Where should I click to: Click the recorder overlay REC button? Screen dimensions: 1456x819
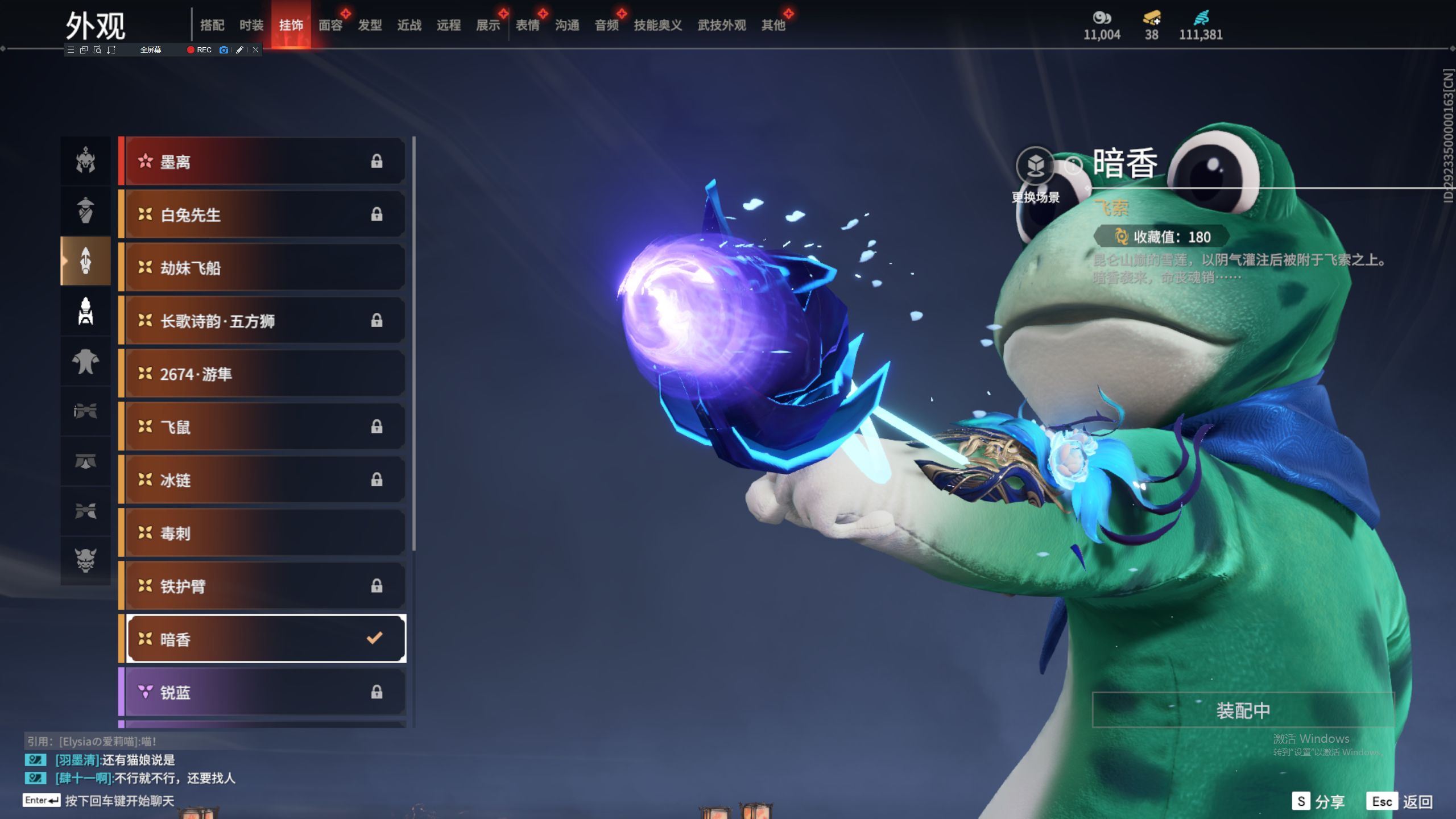[x=200, y=50]
